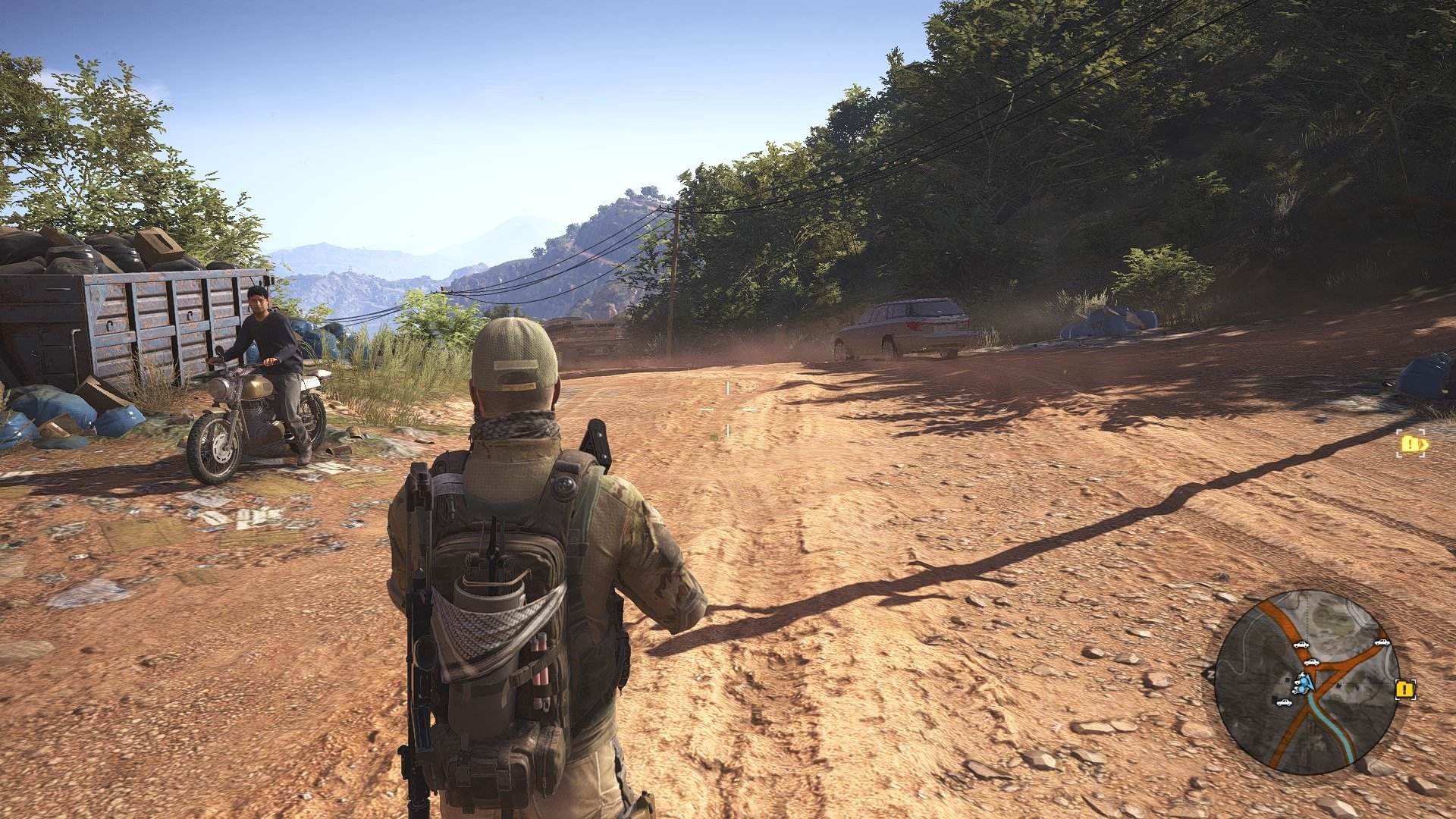
Task: Select the car icon left of the player marker
Action: point(1285,702)
